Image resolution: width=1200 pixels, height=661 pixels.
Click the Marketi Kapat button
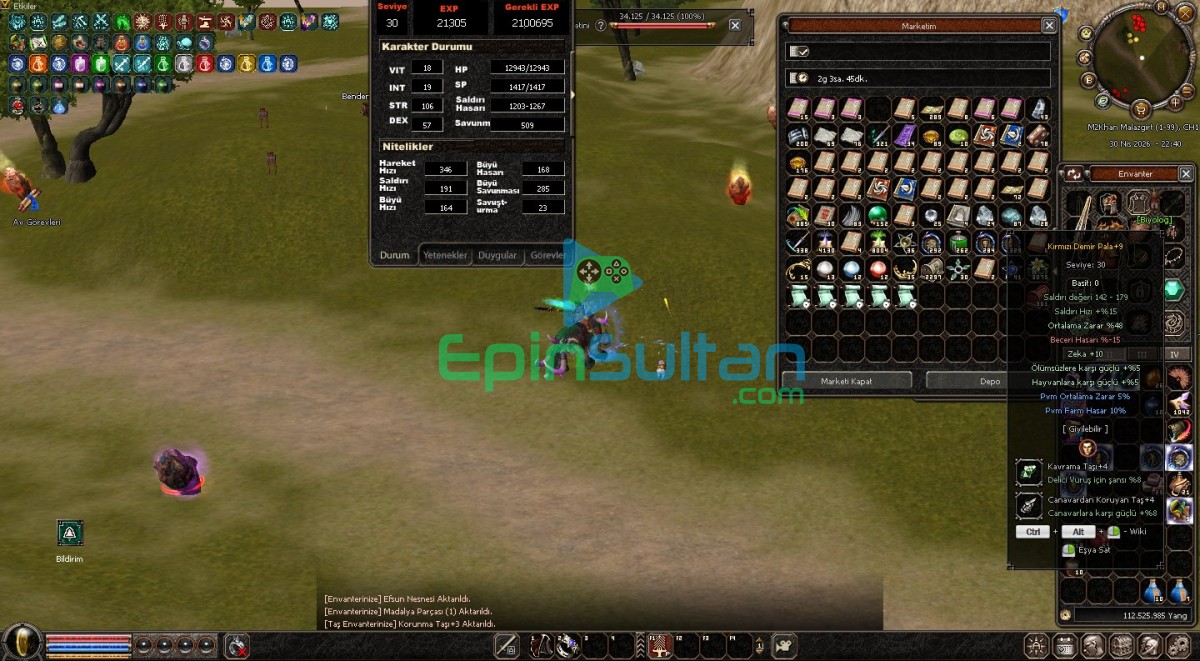point(847,381)
